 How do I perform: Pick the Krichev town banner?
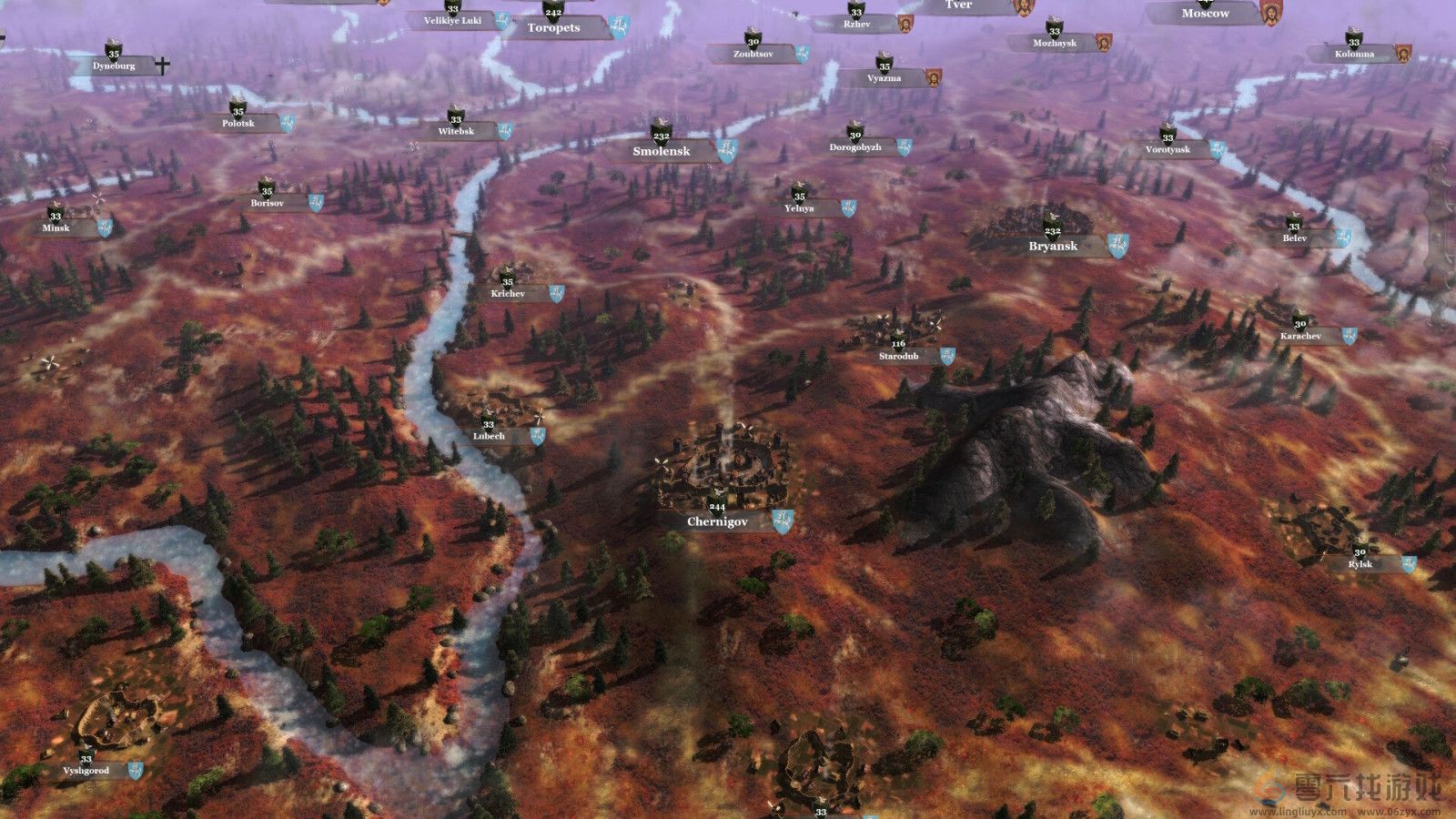coord(508,294)
